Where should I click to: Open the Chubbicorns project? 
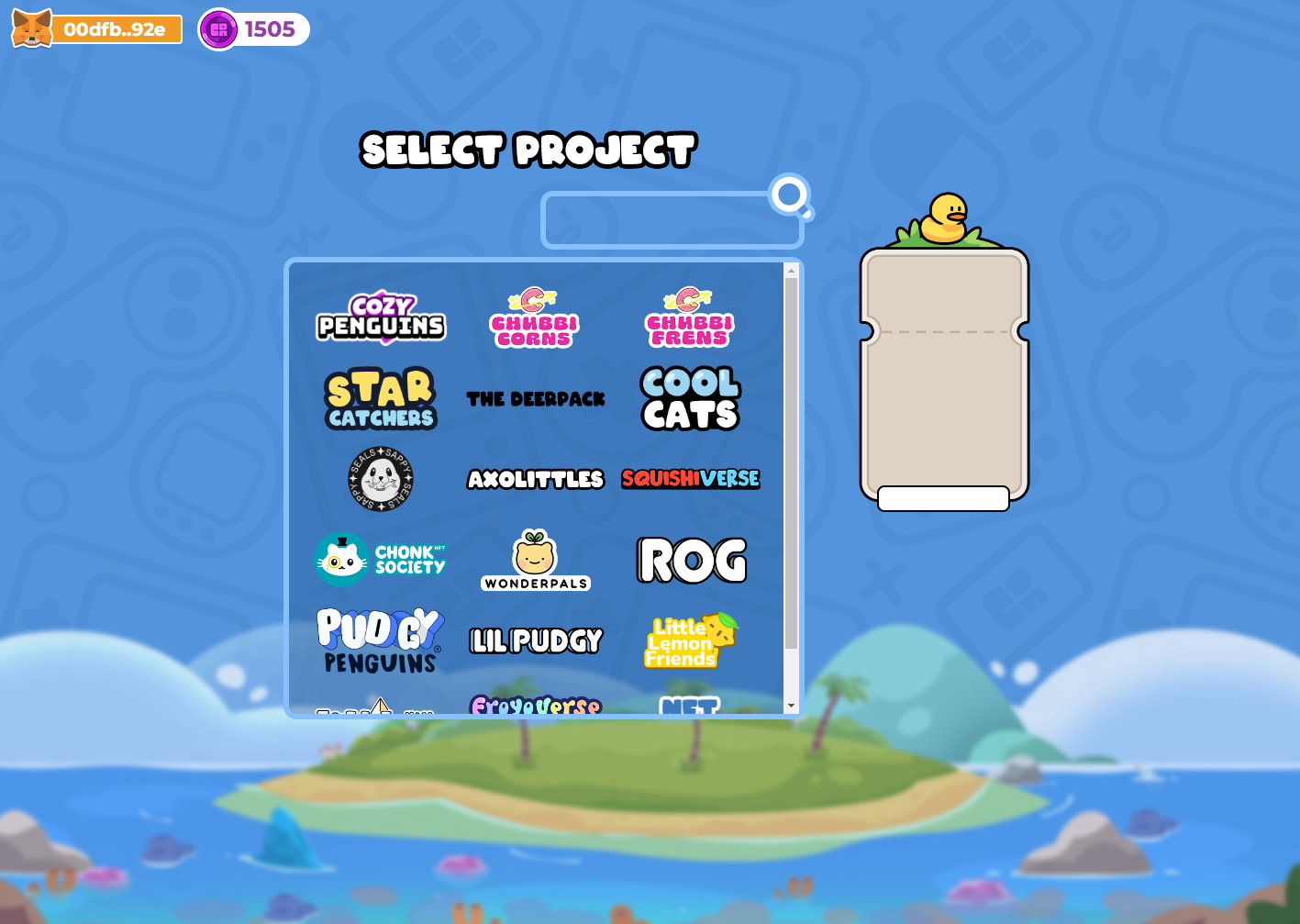(535, 317)
